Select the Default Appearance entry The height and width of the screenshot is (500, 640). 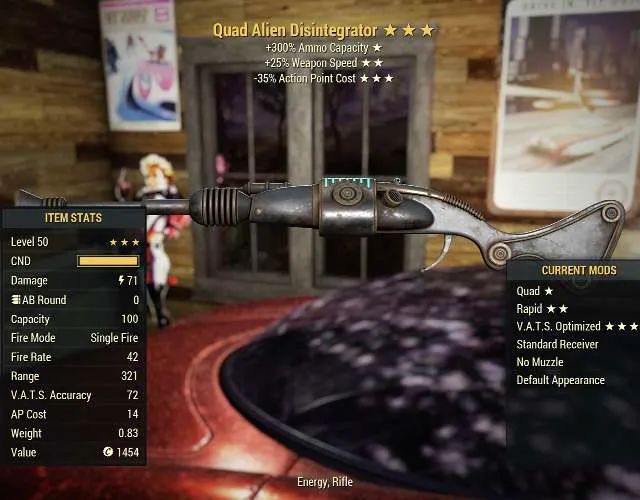click(x=560, y=380)
